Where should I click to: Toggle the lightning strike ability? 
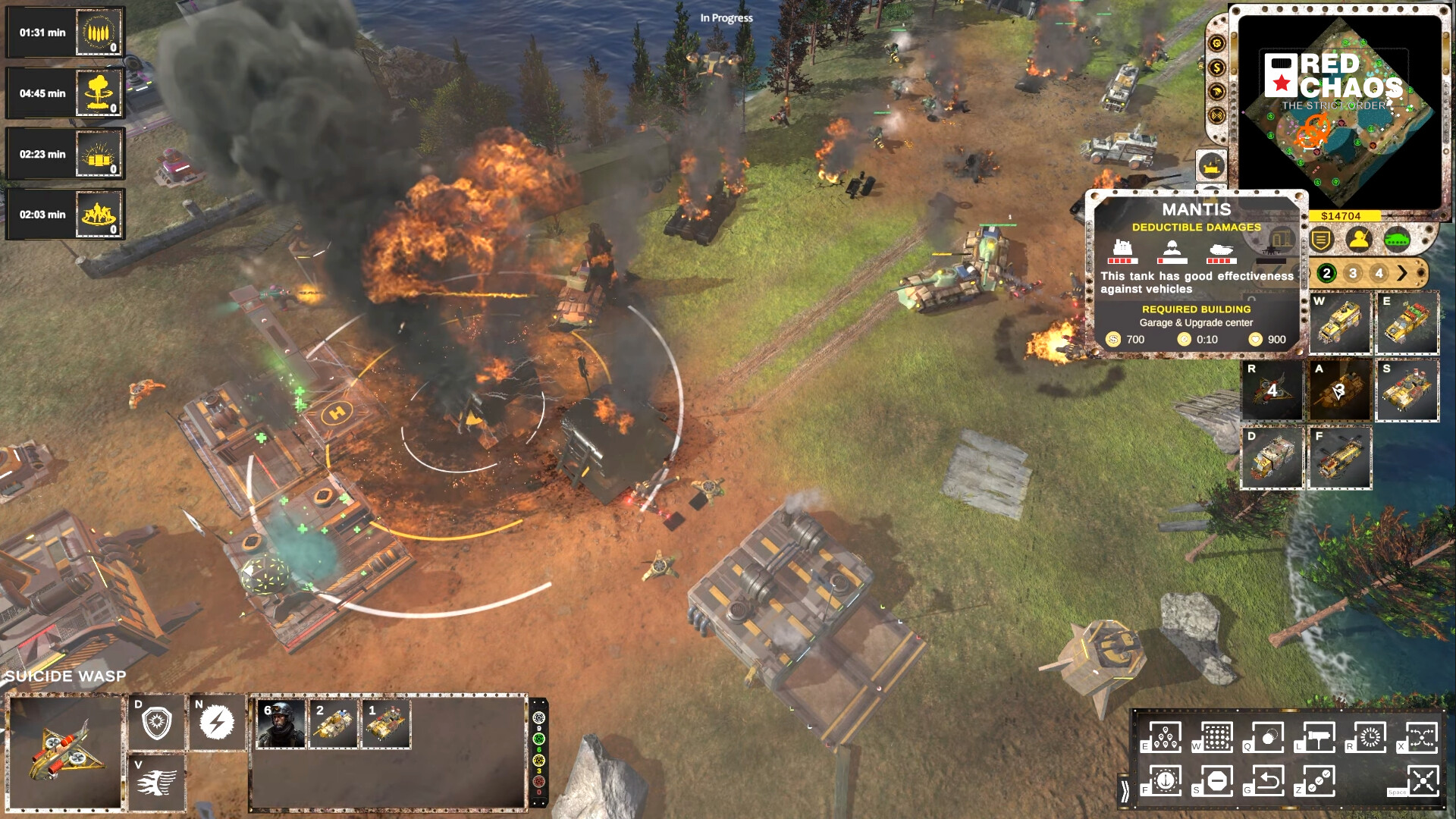pyautogui.click(x=215, y=722)
